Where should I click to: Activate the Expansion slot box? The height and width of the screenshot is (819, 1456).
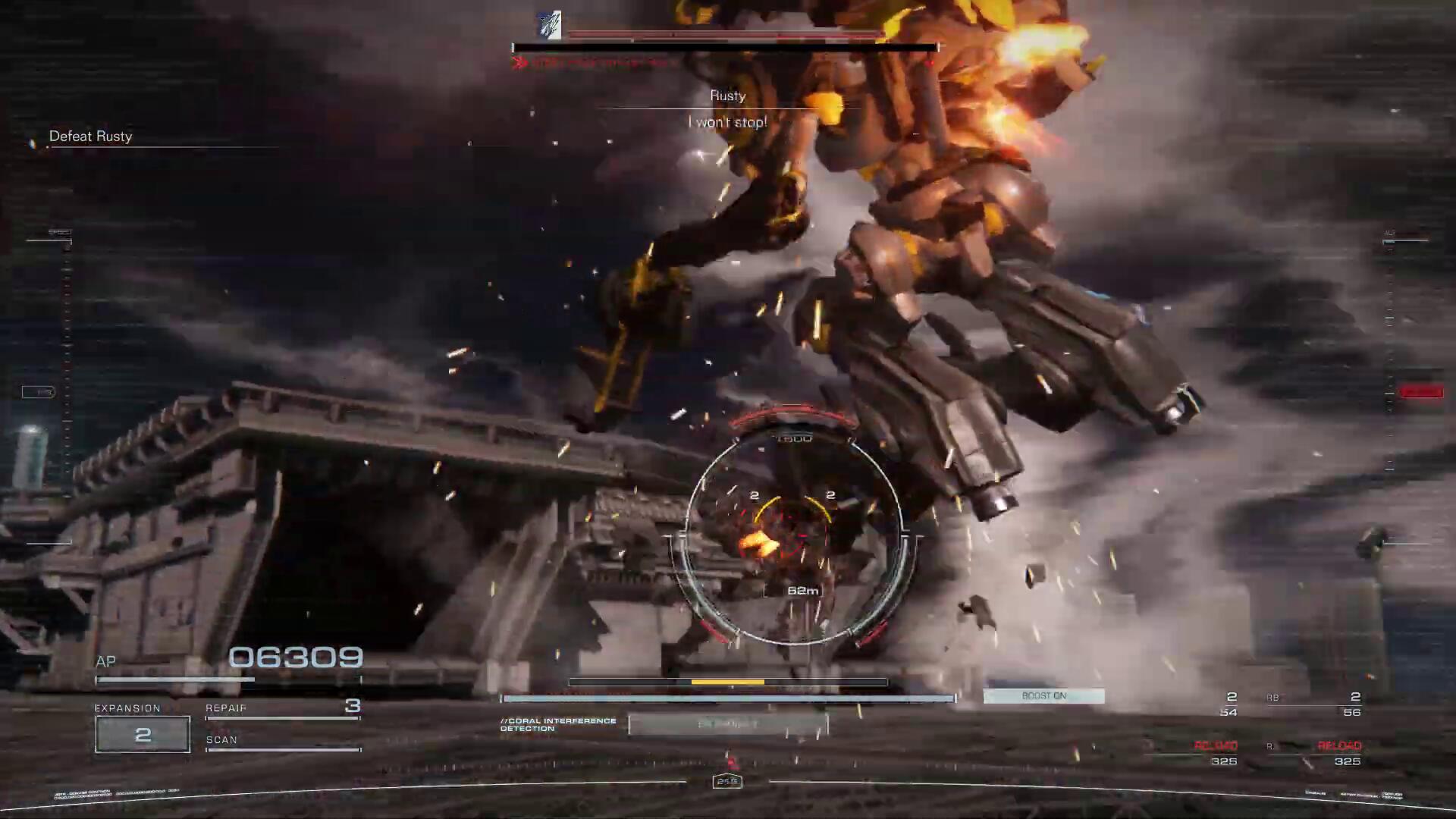point(143,734)
